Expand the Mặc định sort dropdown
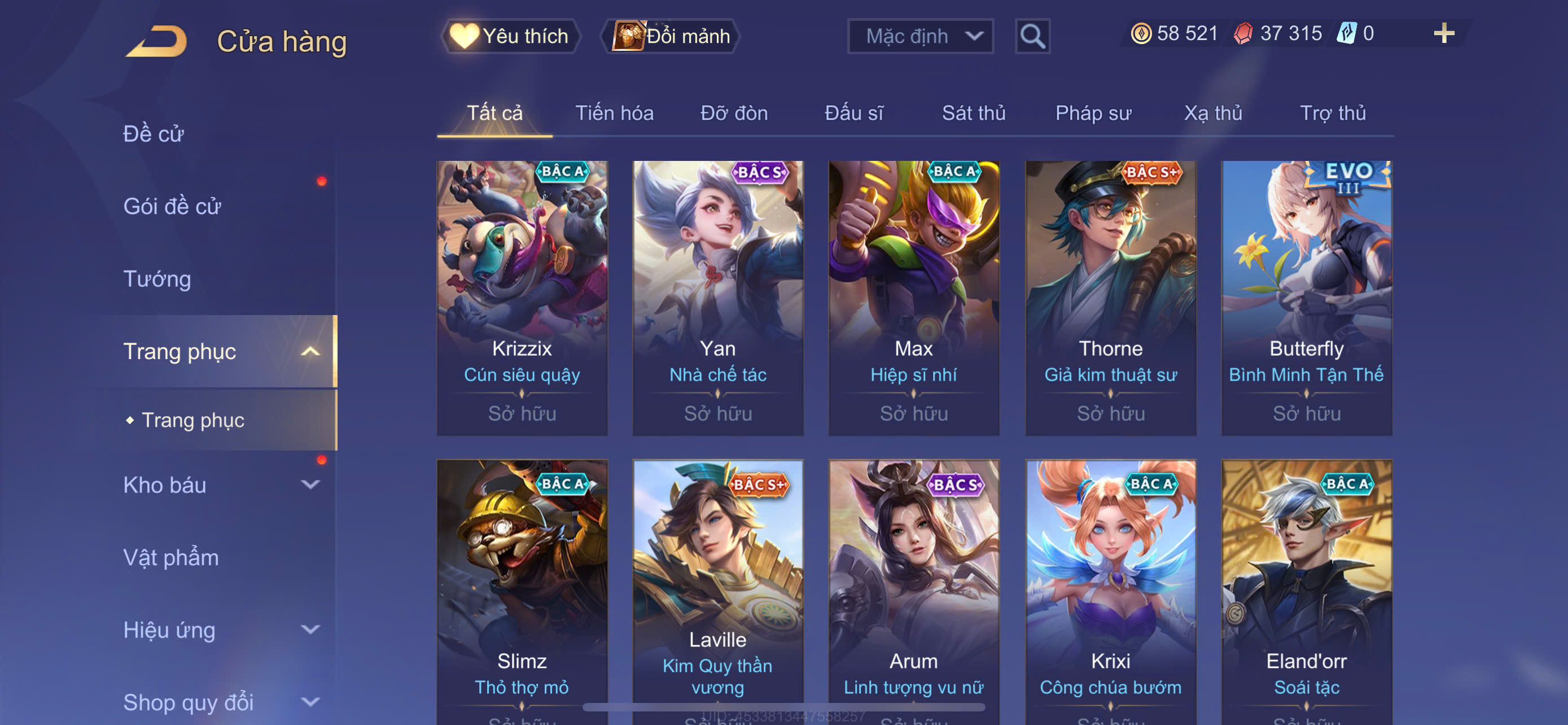Image resolution: width=1568 pixels, height=725 pixels. coord(919,37)
